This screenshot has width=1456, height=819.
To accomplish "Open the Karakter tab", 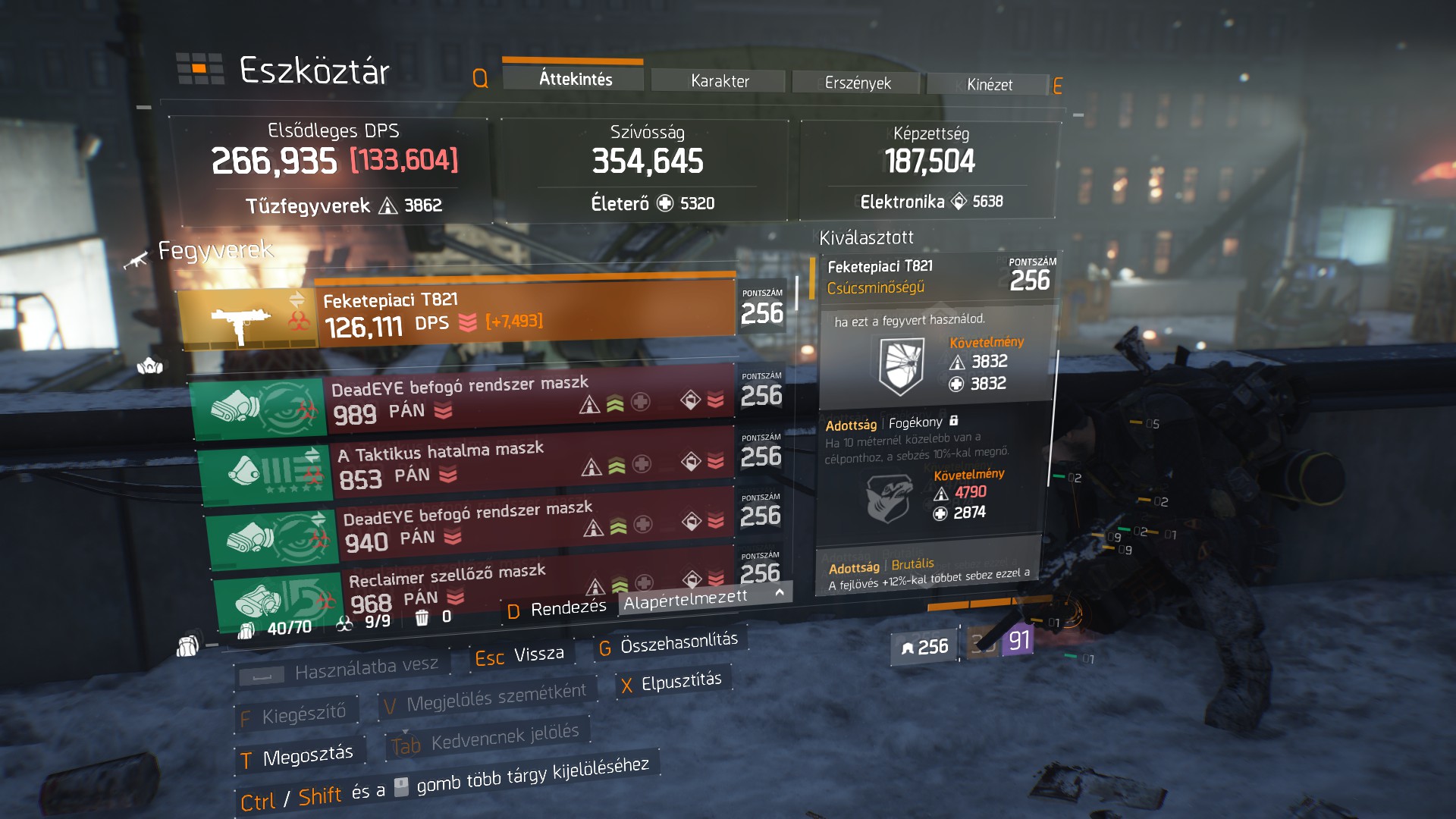I will (x=719, y=81).
